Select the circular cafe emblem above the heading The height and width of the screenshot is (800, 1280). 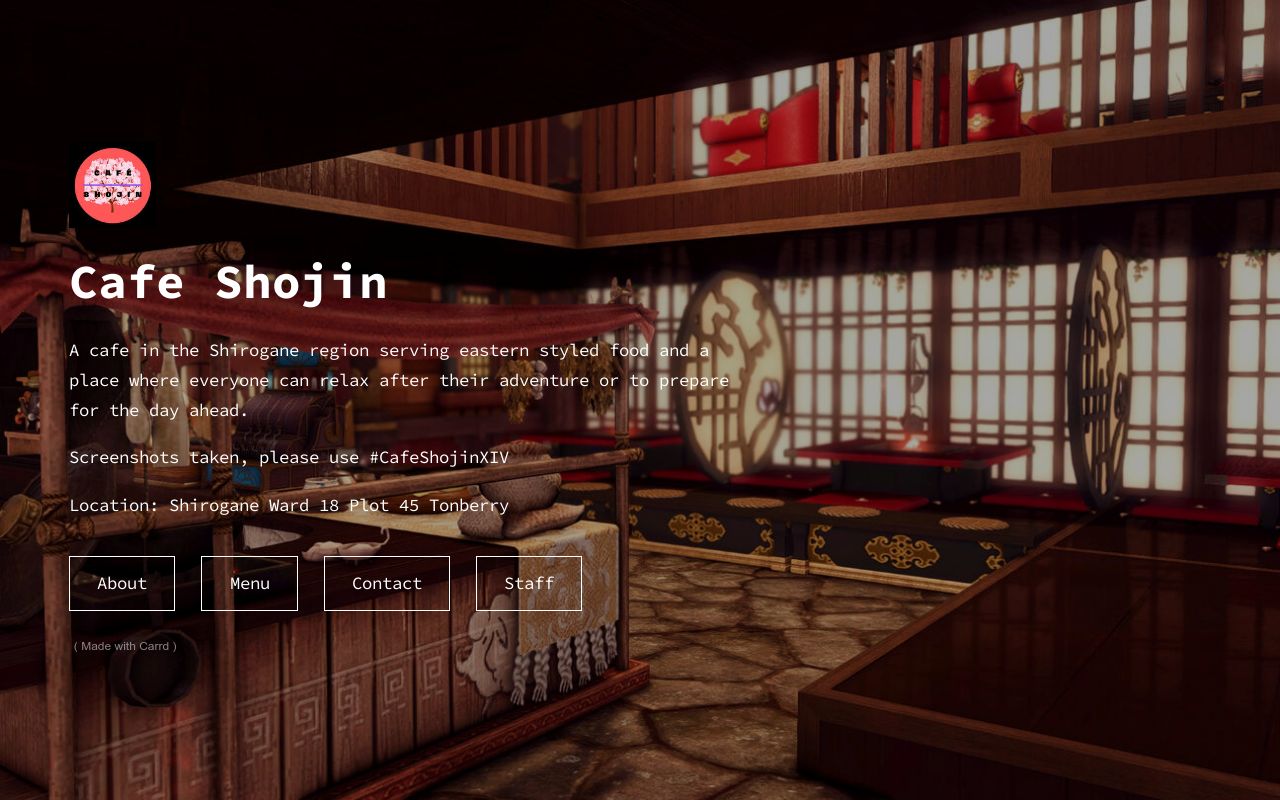[x=112, y=184]
